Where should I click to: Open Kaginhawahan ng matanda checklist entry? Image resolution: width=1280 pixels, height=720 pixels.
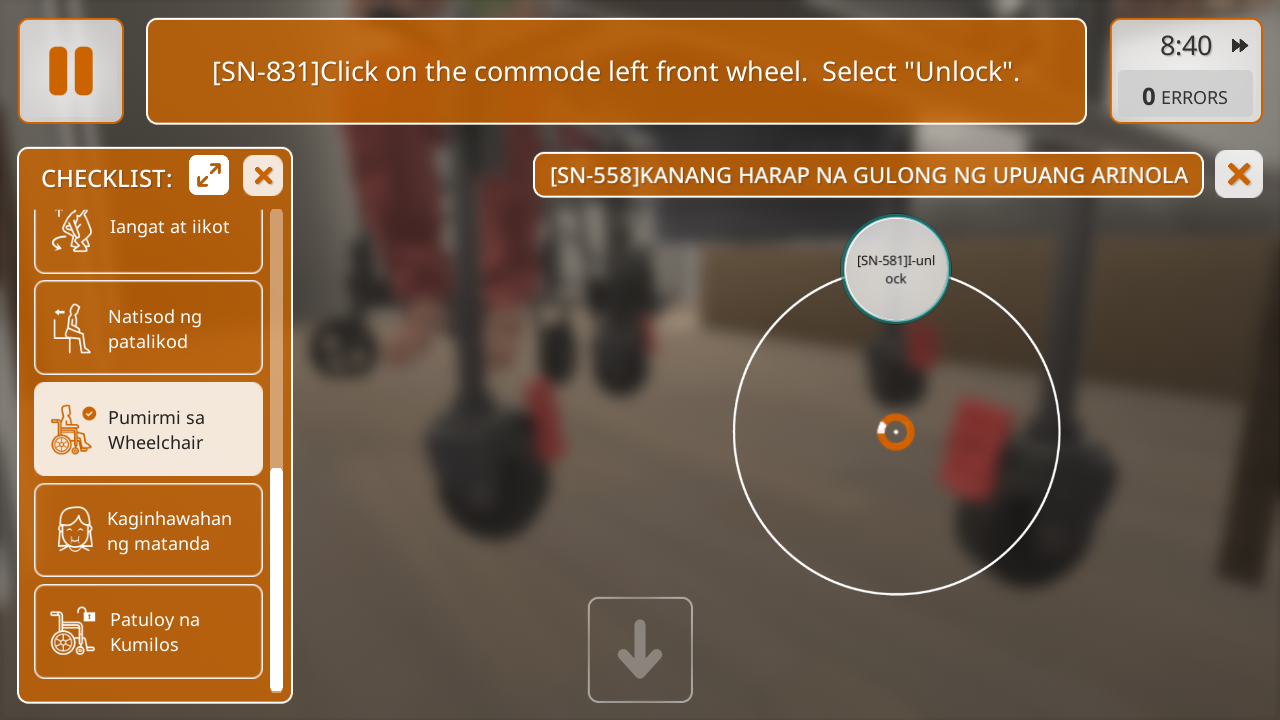pyautogui.click(x=148, y=530)
